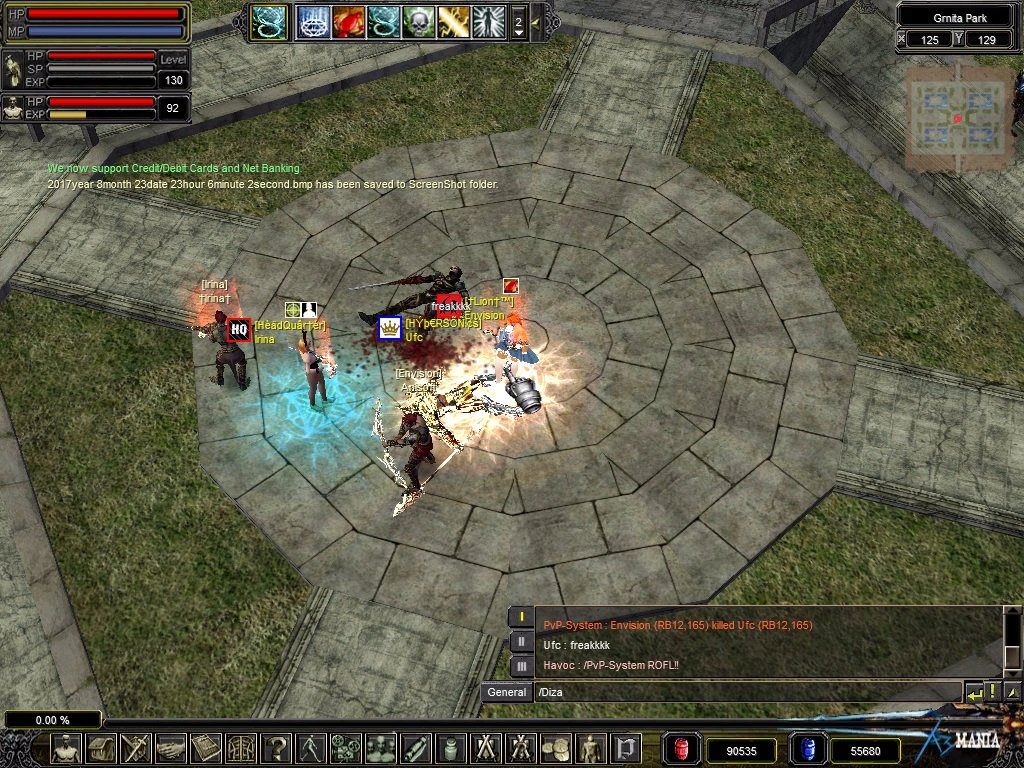Cast the glowing white figure skill
1024x768 pixels.
[x=488, y=22]
